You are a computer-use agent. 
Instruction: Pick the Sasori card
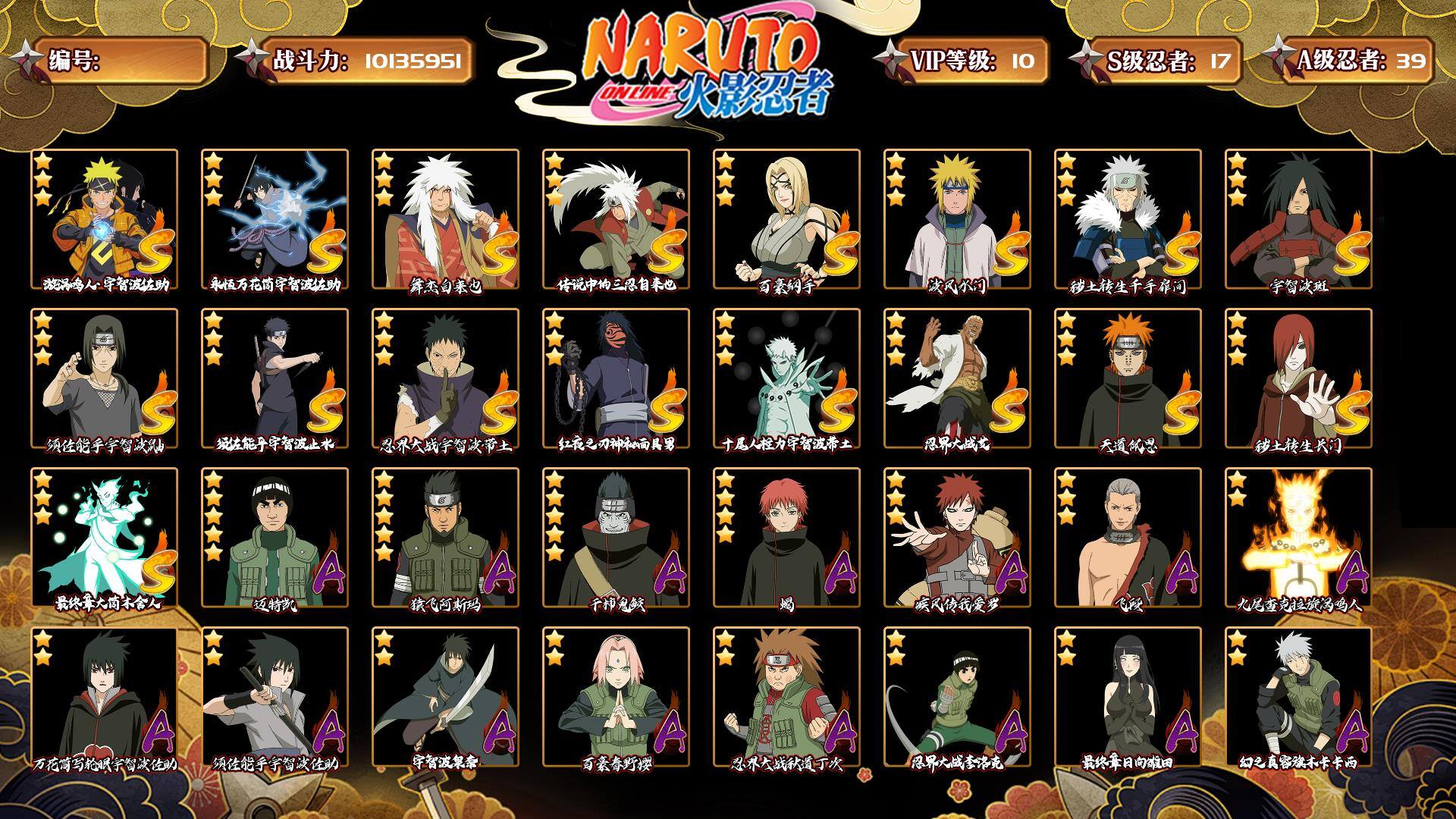tap(786, 538)
